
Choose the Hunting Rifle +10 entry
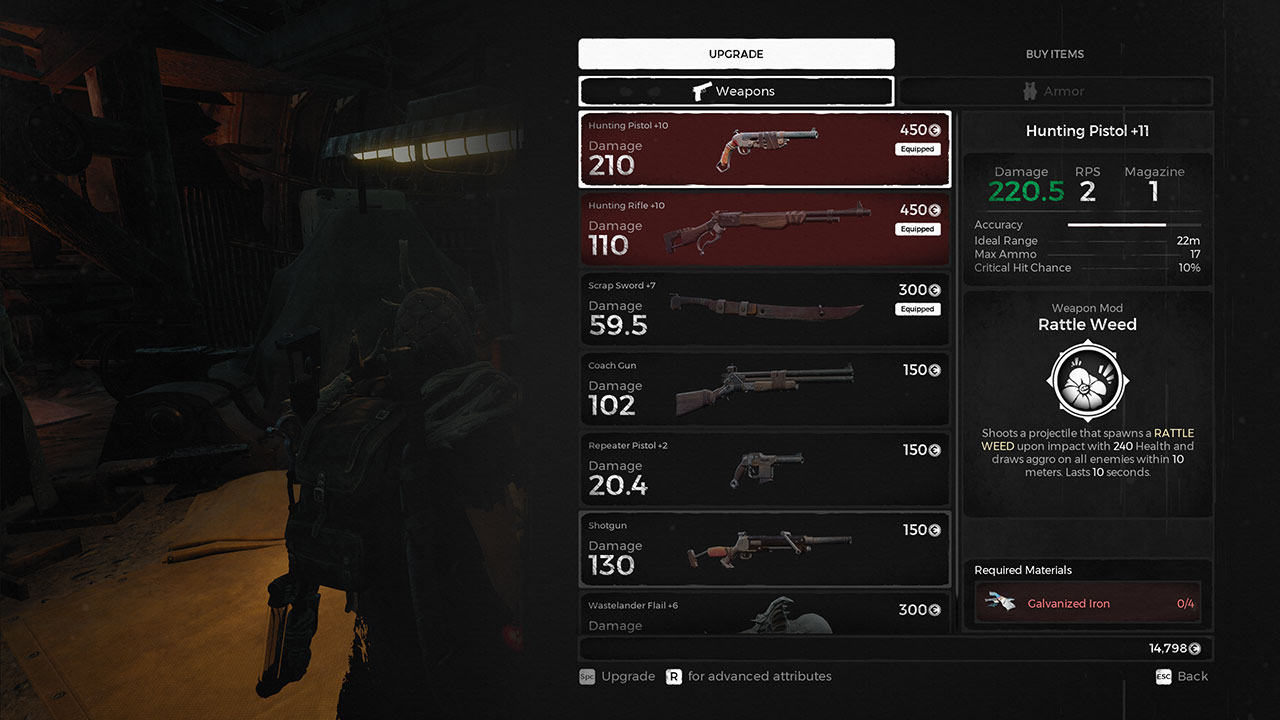pos(765,229)
